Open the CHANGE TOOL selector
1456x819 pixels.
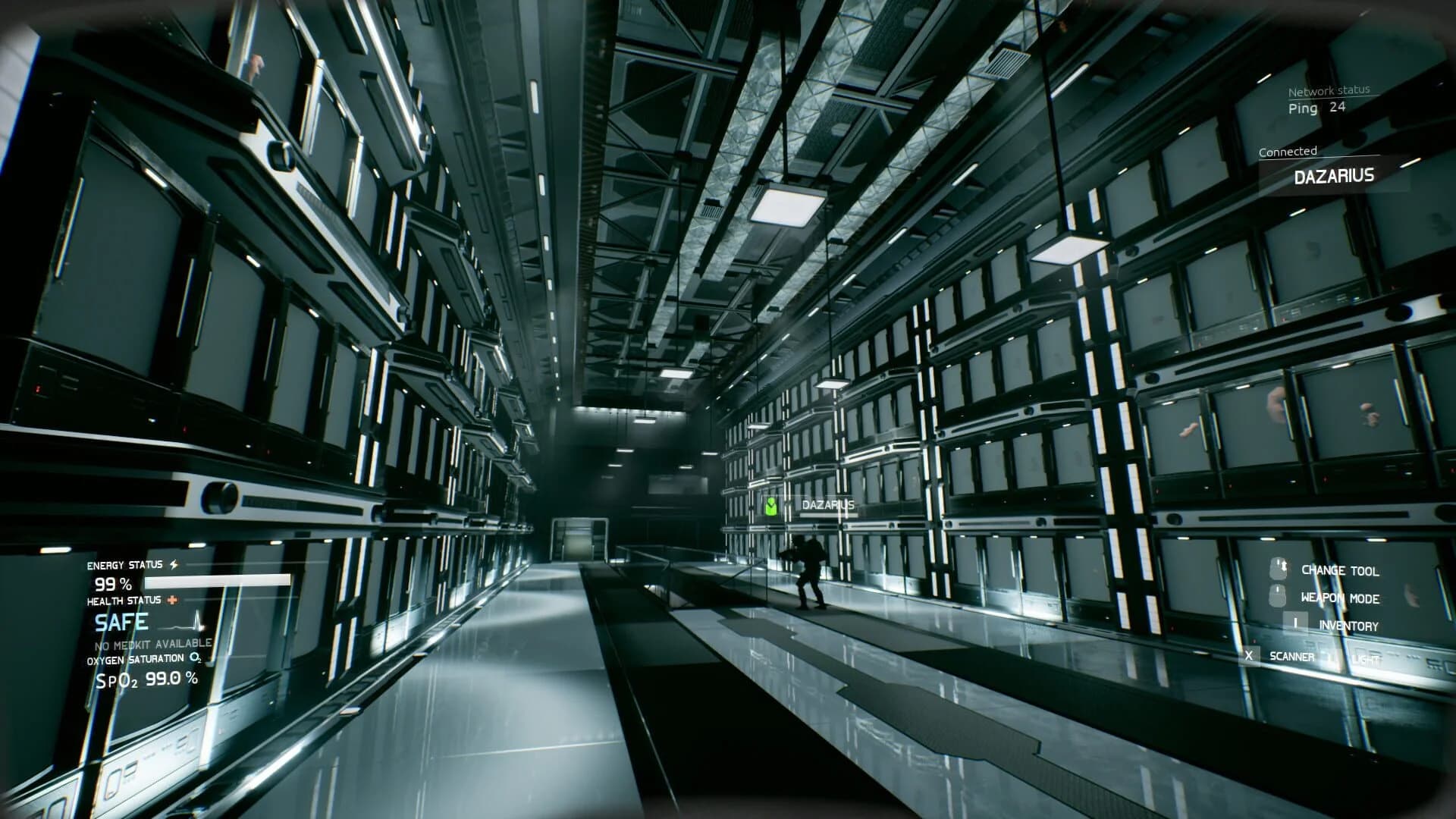(x=1340, y=570)
